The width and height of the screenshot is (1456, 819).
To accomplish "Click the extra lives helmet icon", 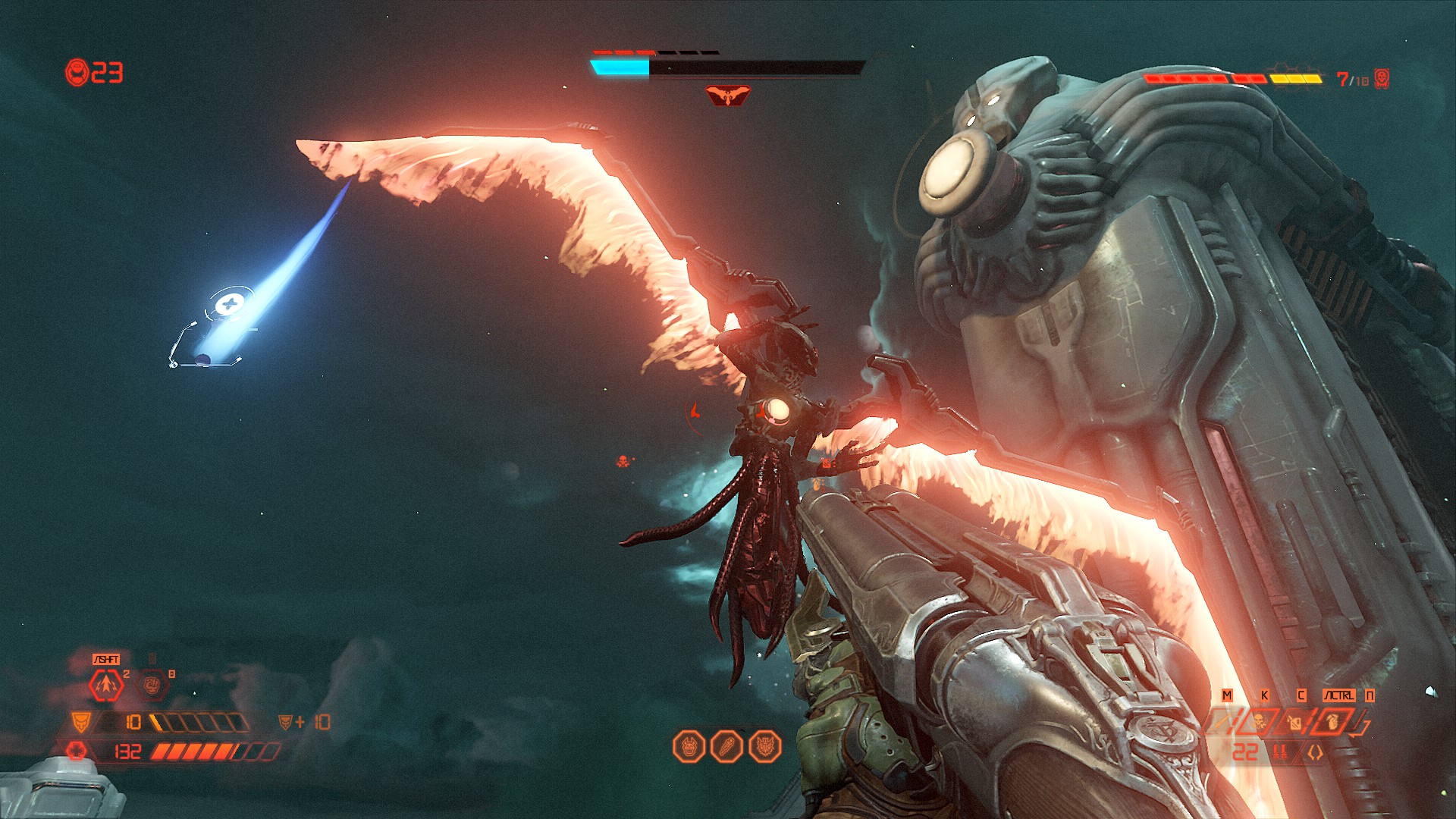I will (77, 73).
